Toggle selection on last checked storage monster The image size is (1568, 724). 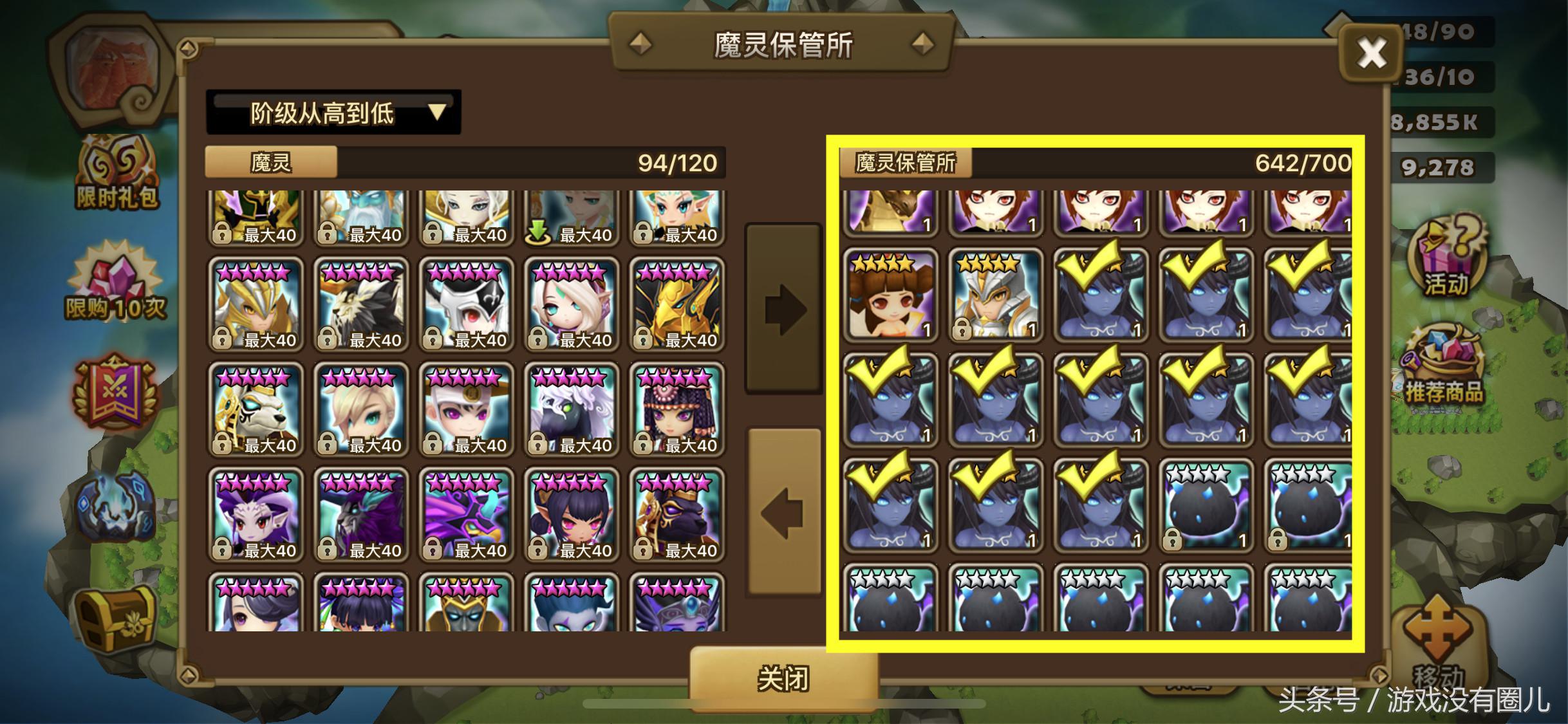(x=1102, y=508)
